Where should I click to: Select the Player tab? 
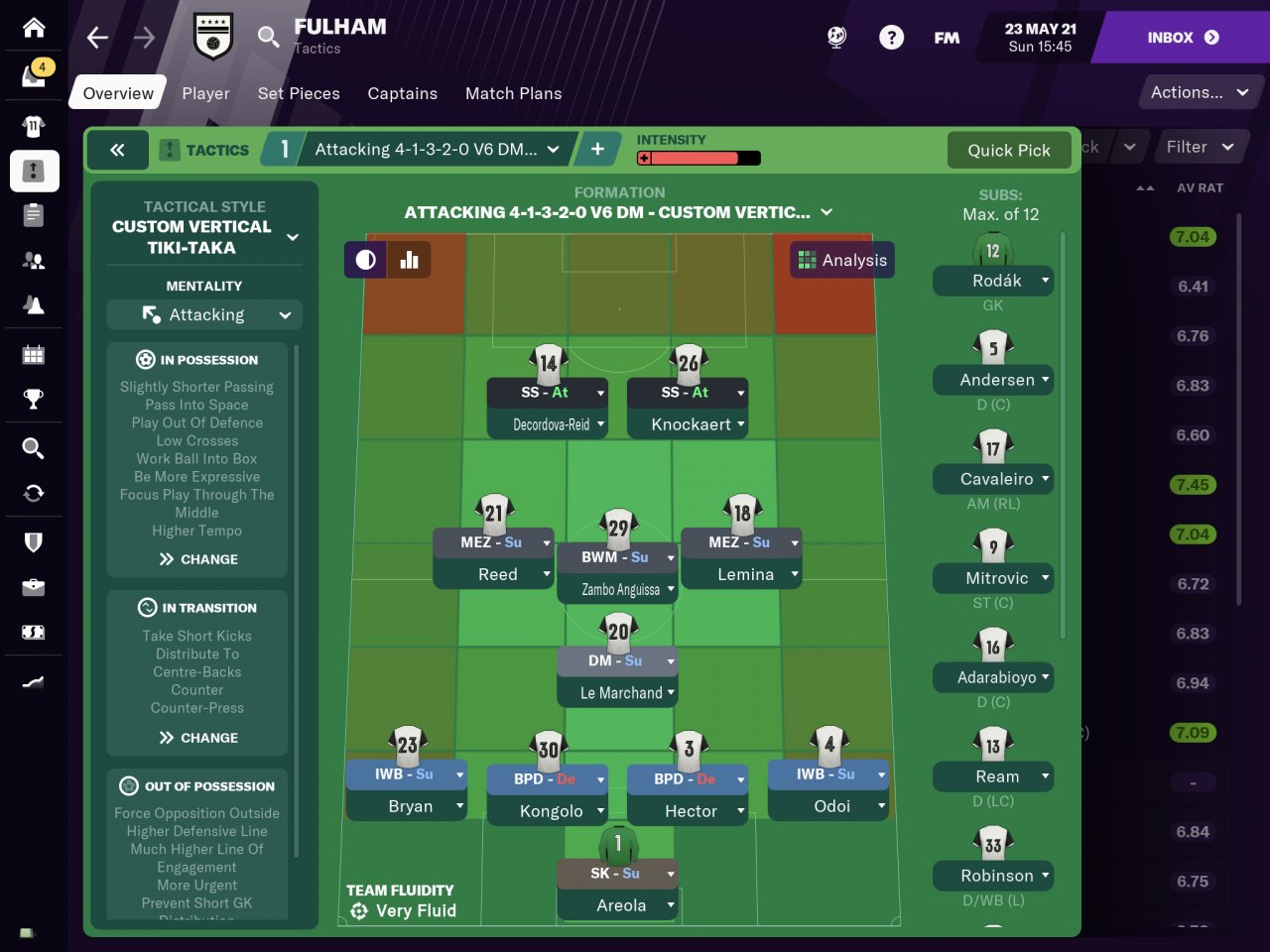click(x=205, y=93)
